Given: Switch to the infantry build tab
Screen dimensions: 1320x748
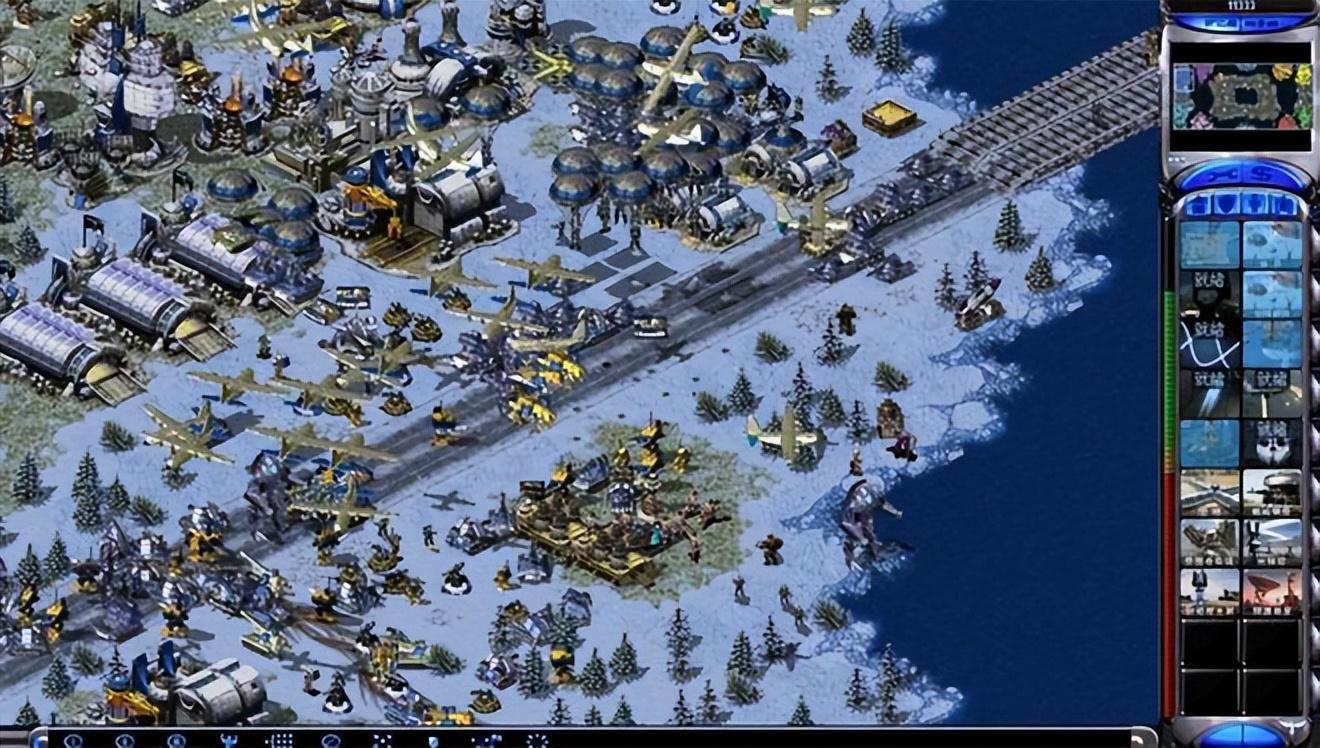Looking at the screenshot, I should coord(1256,205).
